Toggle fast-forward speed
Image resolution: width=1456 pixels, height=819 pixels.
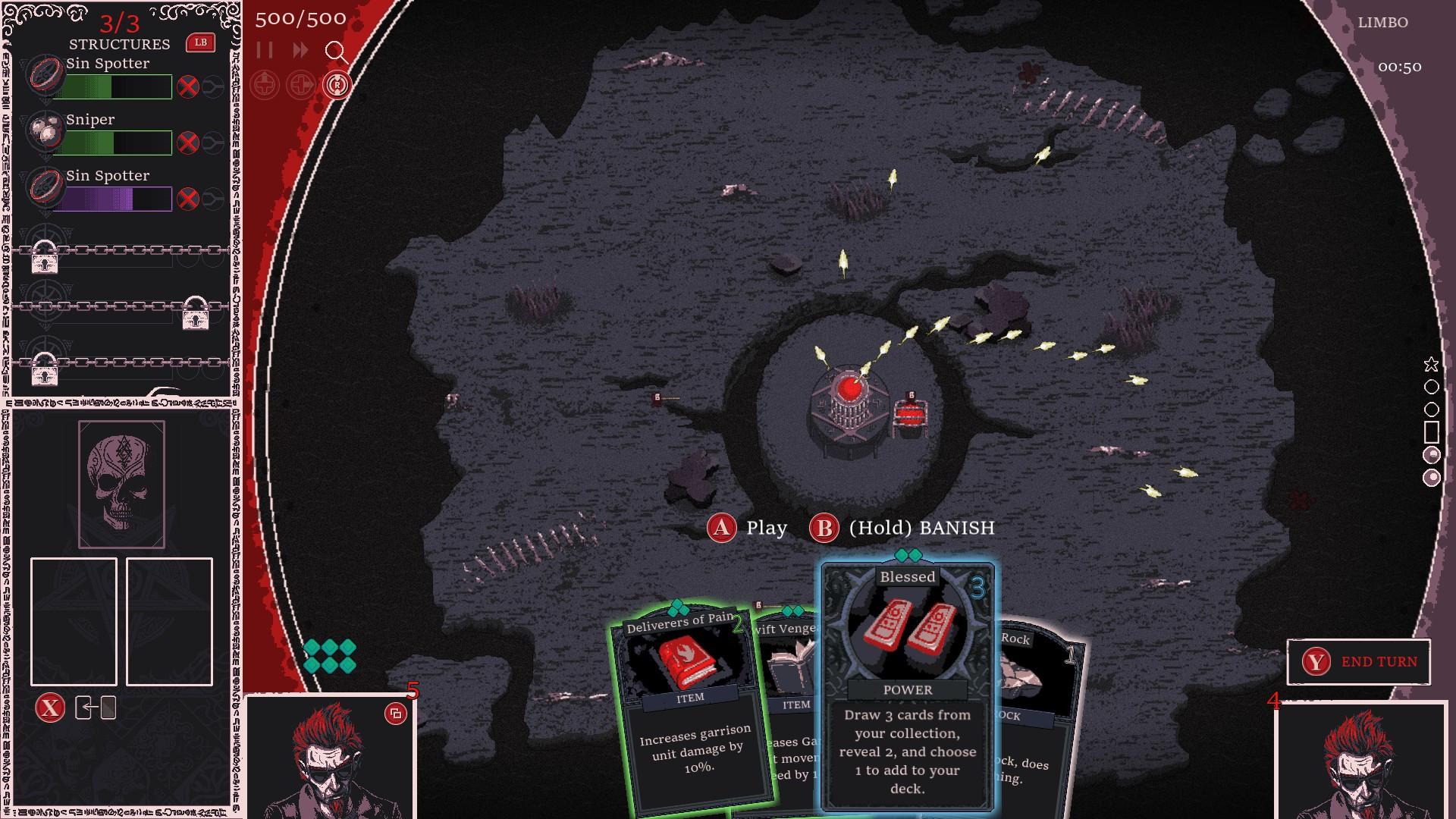(x=300, y=50)
